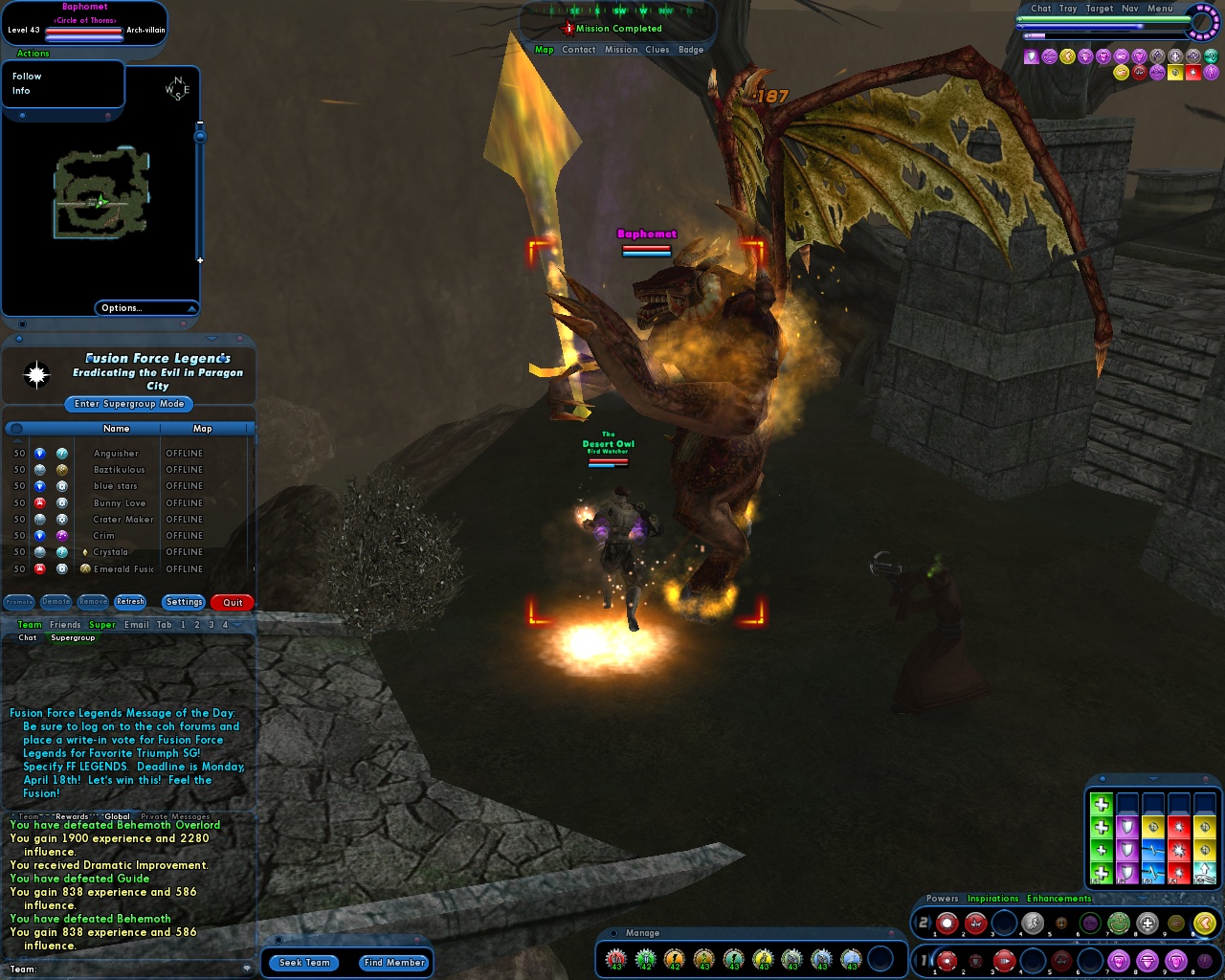Image resolution: width=1225 pixels, height=980 pixels.
Task: Open the Menu in the top-right bar
Action: (1158, 8)
